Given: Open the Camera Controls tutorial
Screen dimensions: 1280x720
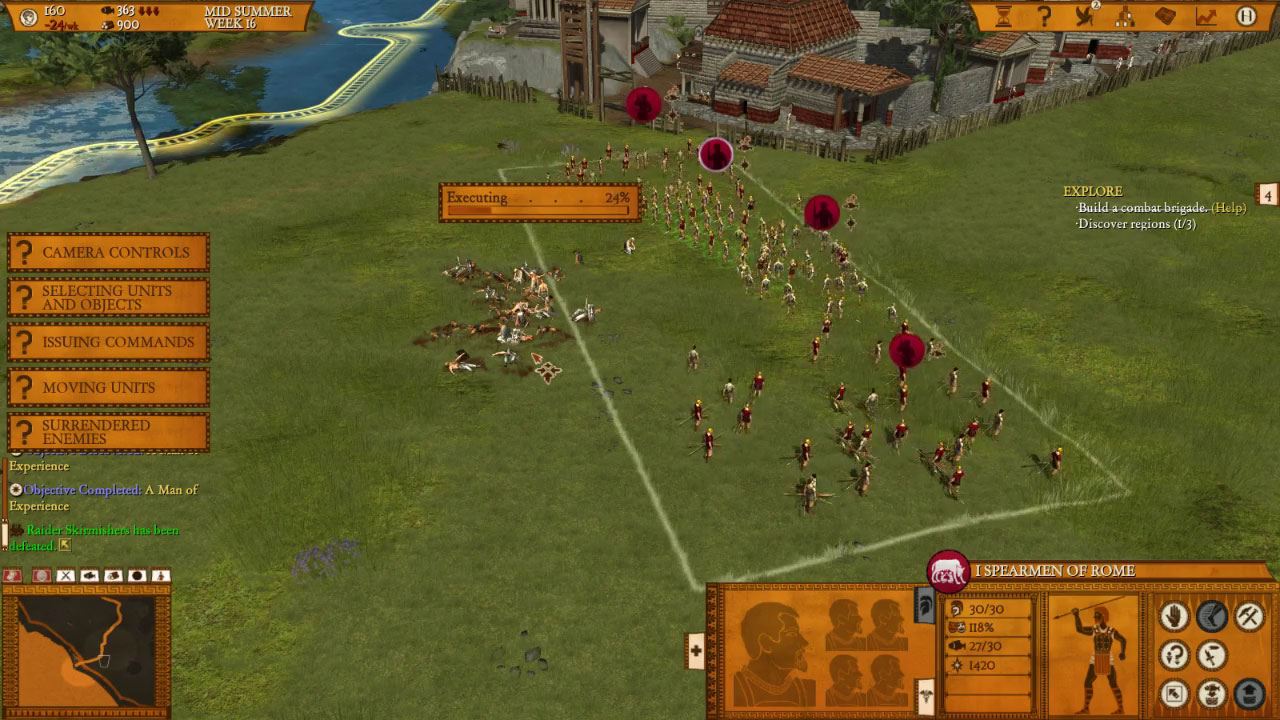Looking at the screenshot, I should click(108, 253).
